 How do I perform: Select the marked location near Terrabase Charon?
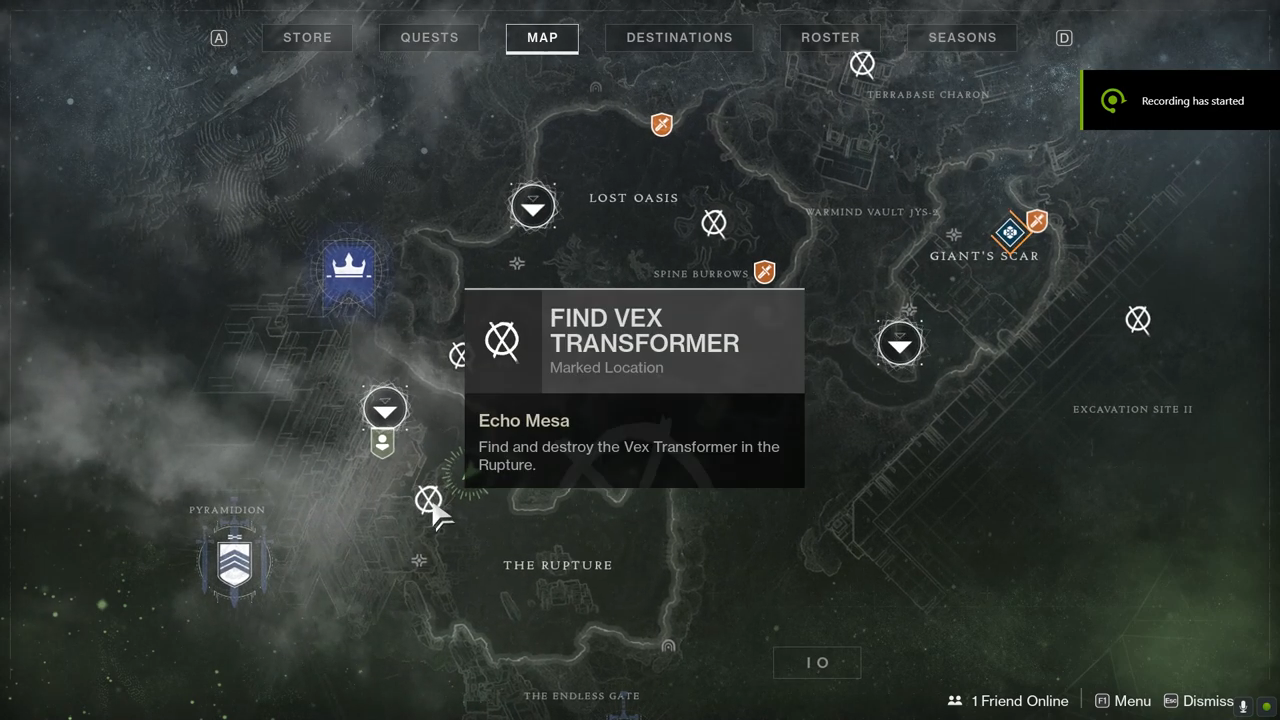coord(862,65)
